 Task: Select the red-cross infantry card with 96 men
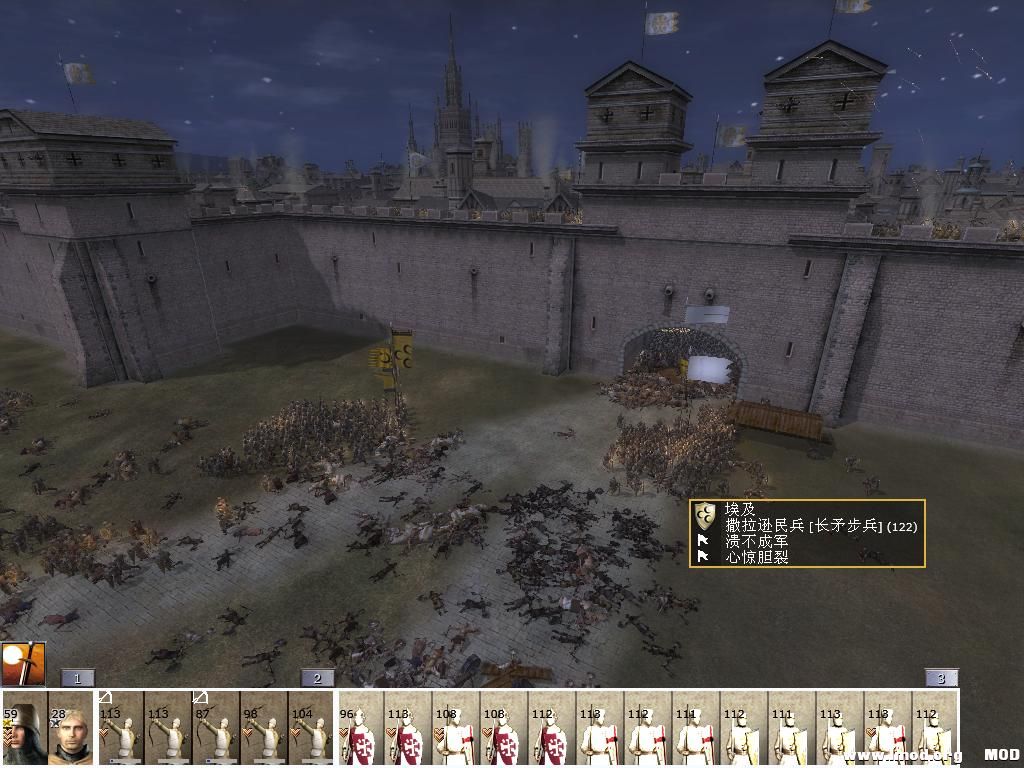tap(361, 729)
